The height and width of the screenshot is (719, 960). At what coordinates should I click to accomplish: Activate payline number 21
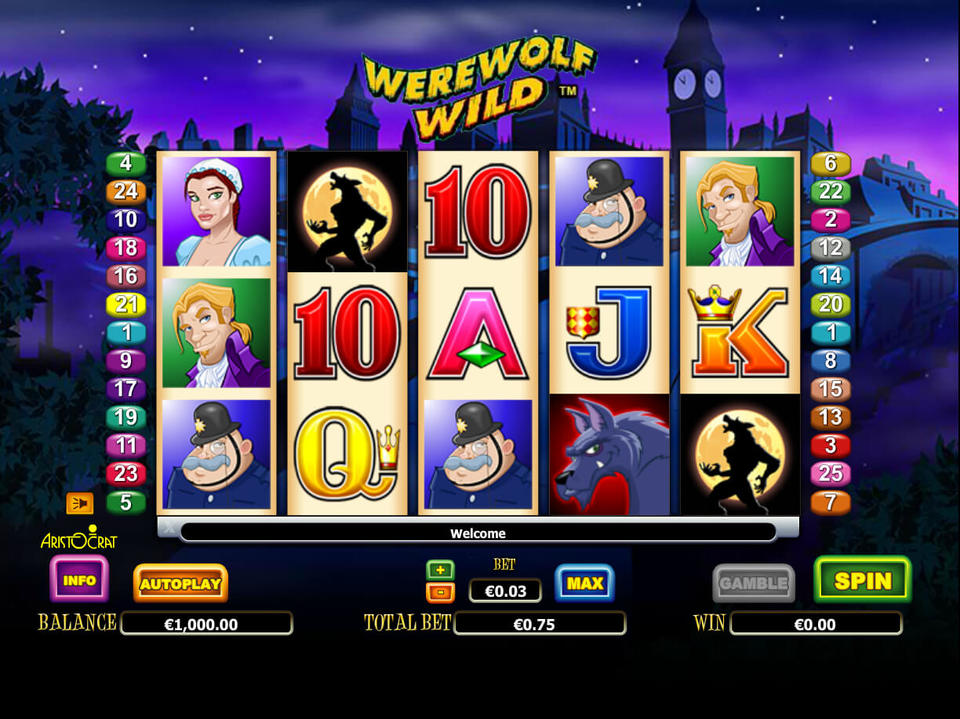[x=127, y=304]
